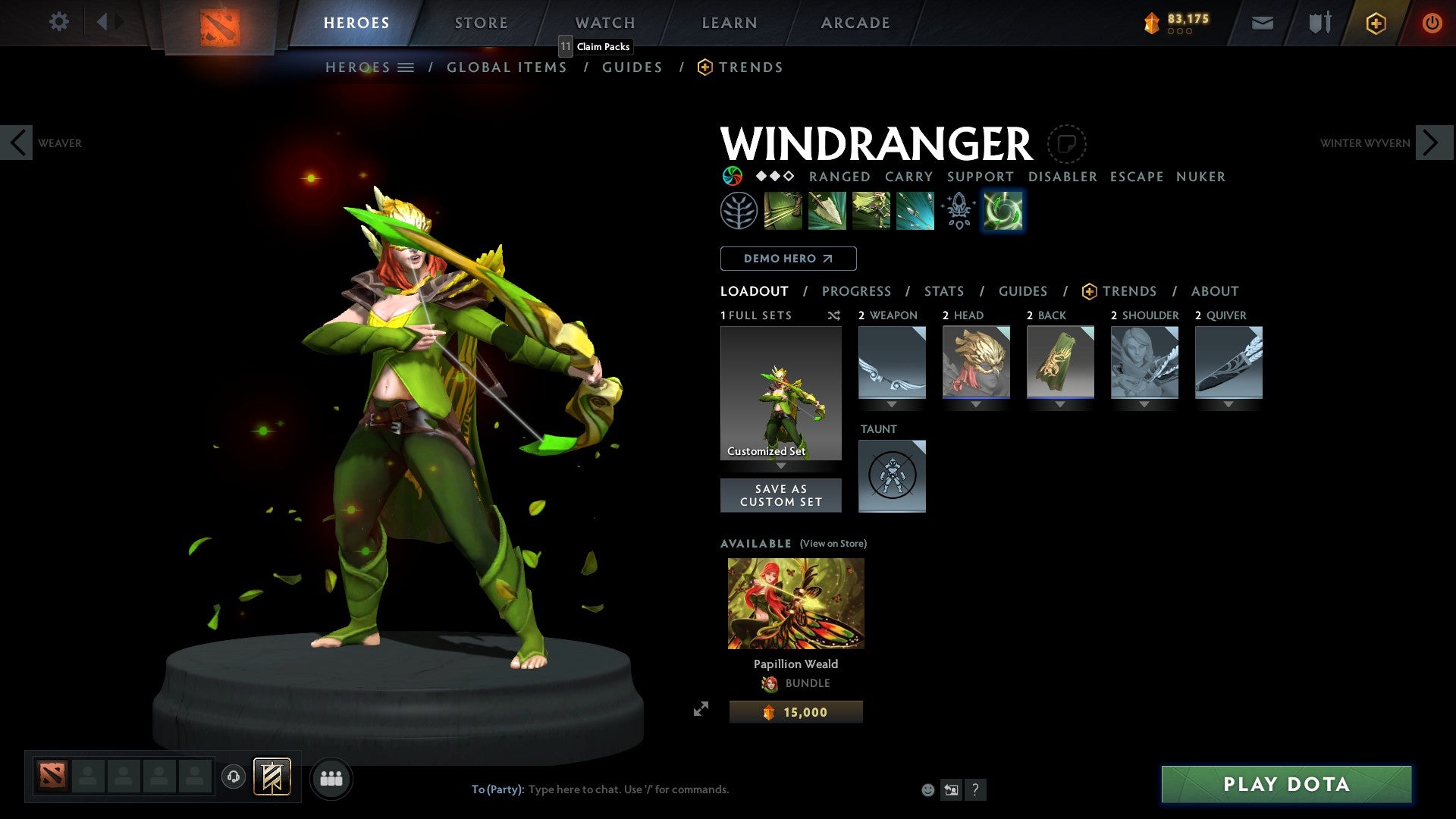Open the Arcade menu
The width and height of the screenshot is (1456, 819).
click(x=855, y=23)
